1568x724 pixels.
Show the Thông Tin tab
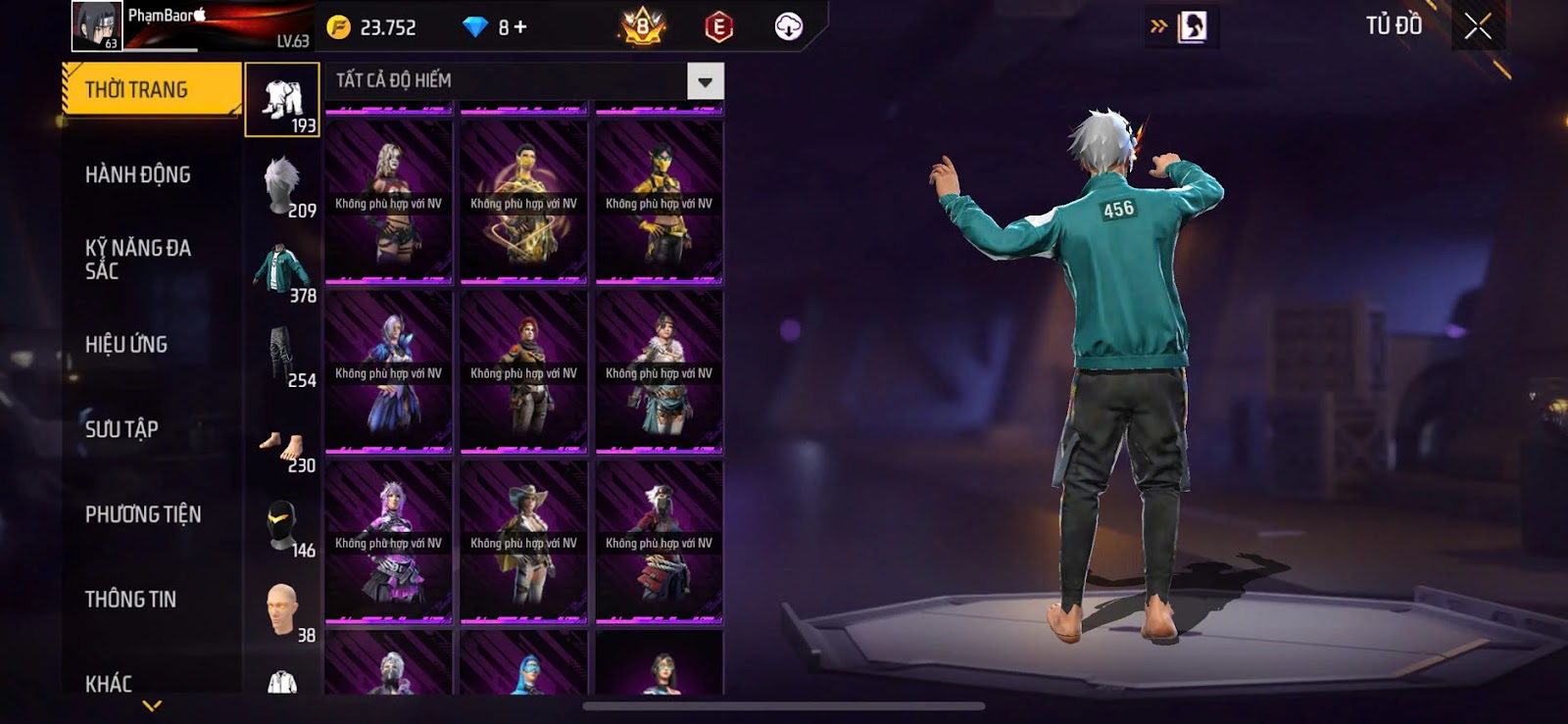(x=130, y=600)
